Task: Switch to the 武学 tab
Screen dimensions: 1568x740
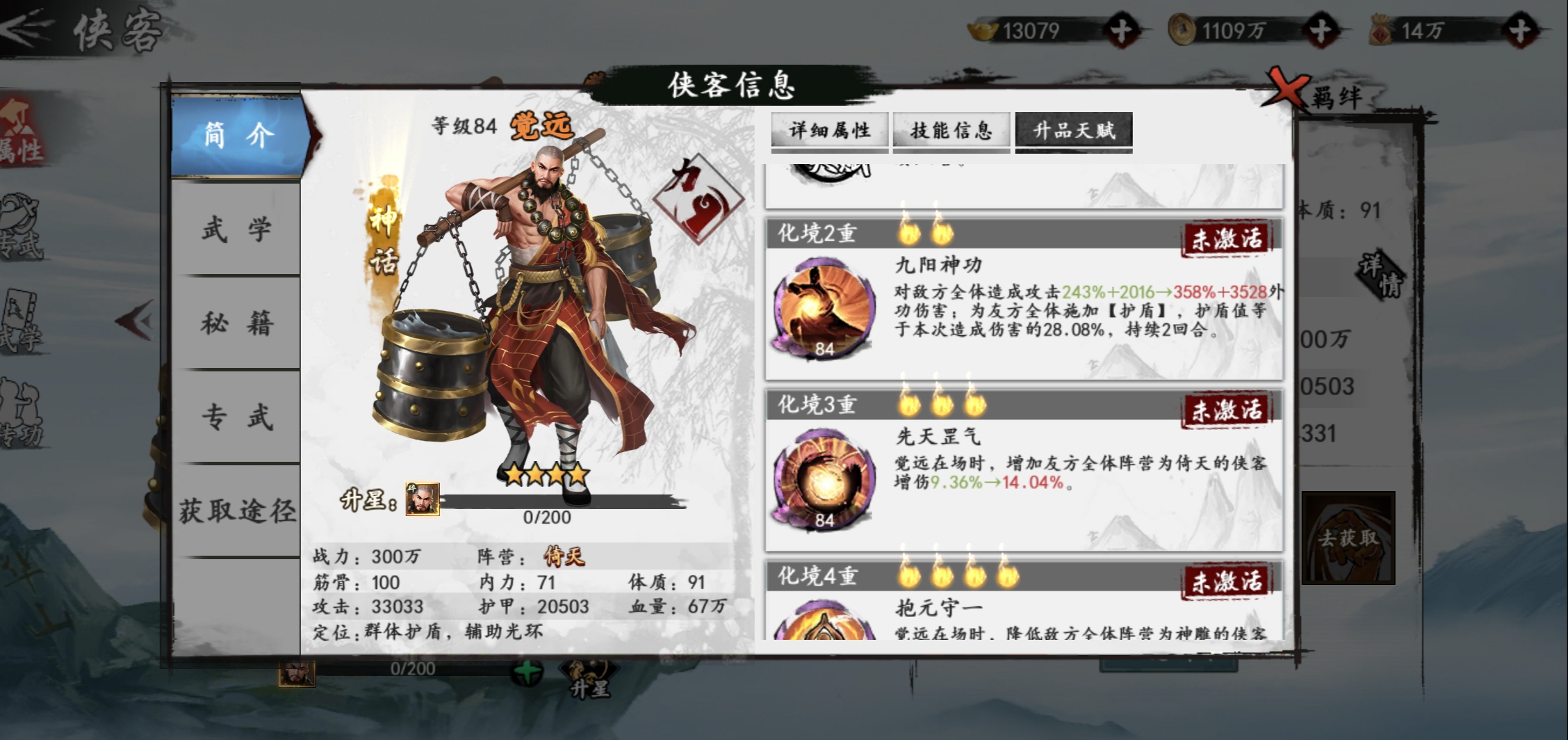Action: (x=236, y=229)
